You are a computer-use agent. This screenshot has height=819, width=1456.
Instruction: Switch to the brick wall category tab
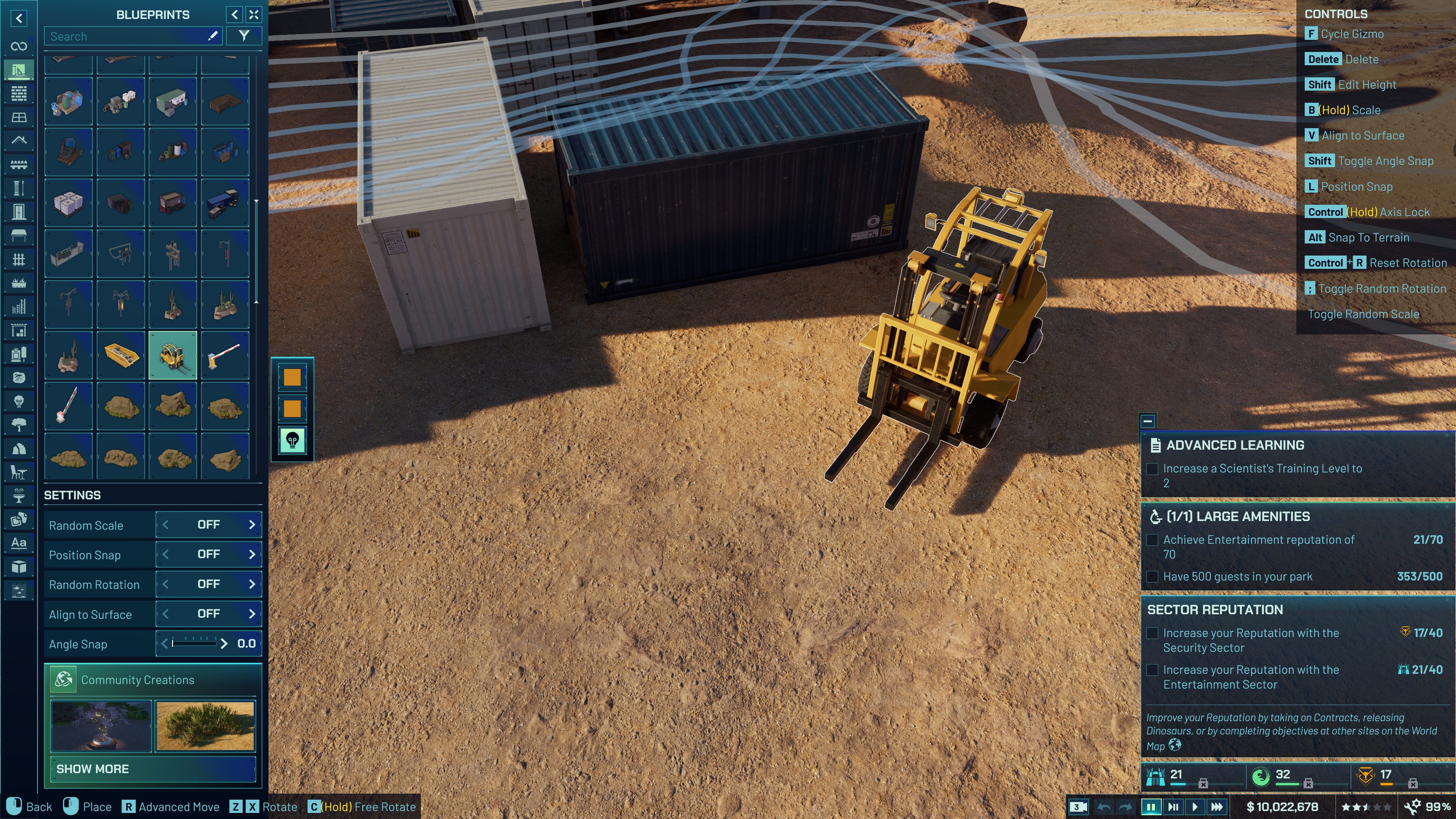pos(19,93)
